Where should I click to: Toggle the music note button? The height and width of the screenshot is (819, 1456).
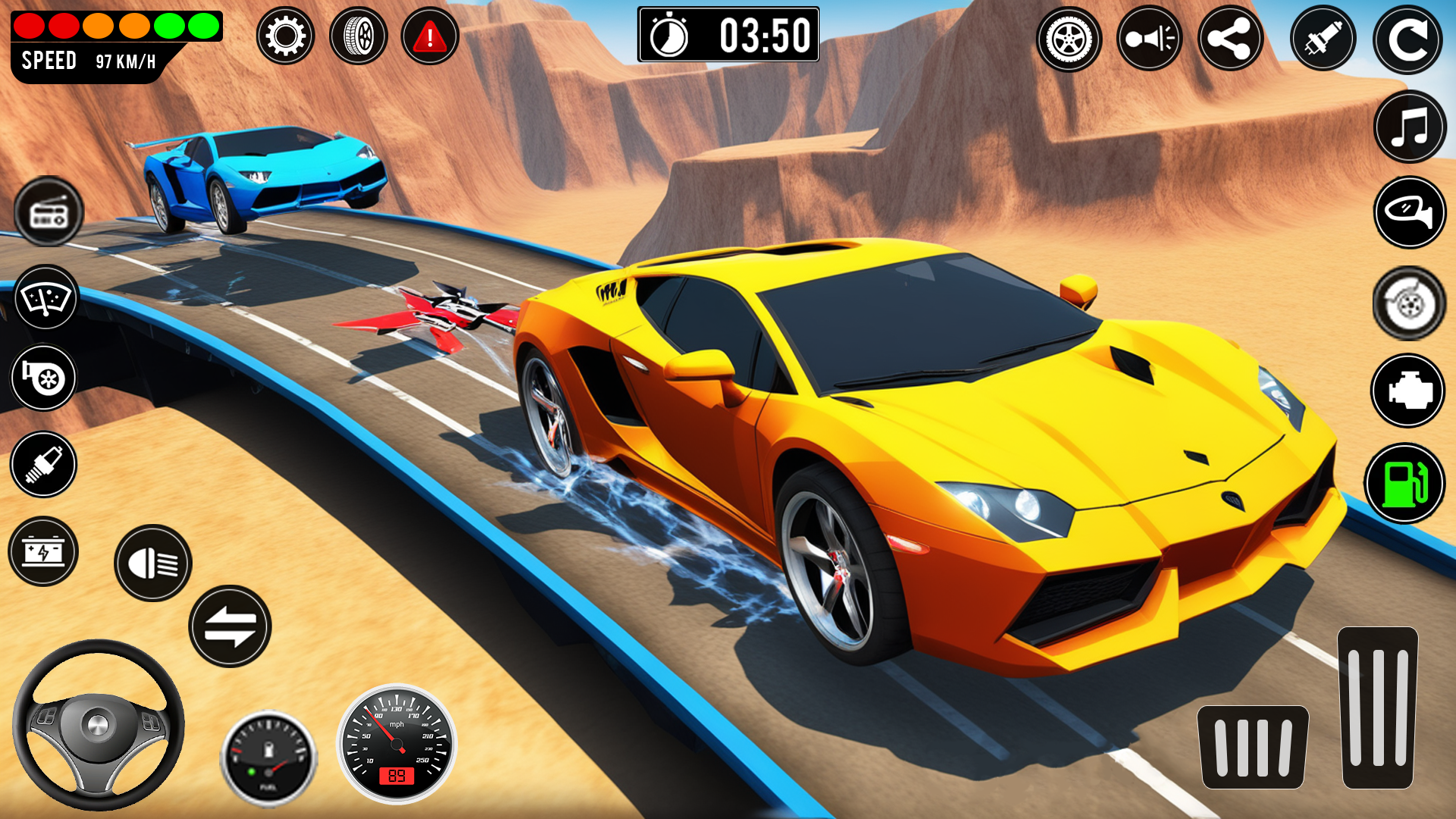point(1410,127)
